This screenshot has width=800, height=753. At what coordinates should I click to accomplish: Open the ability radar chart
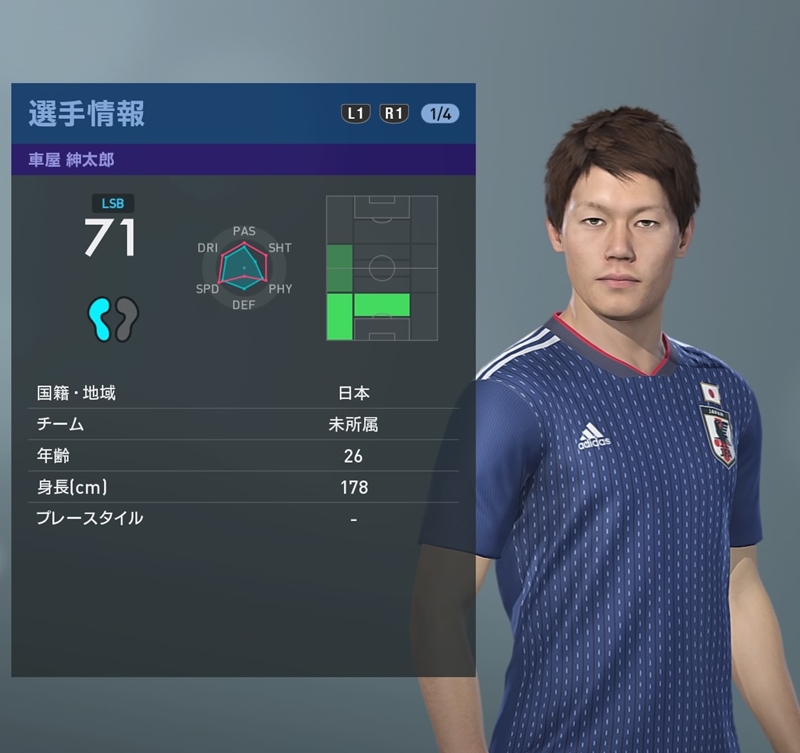244,268
